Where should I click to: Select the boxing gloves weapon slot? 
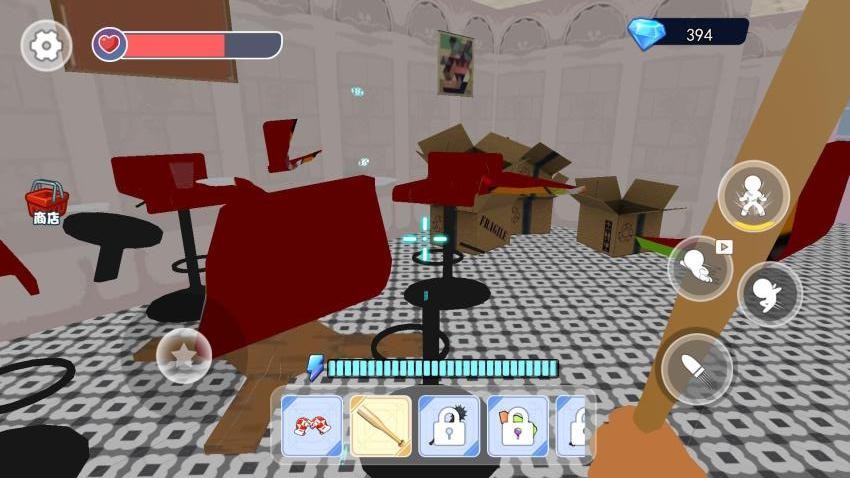point(312,426)
